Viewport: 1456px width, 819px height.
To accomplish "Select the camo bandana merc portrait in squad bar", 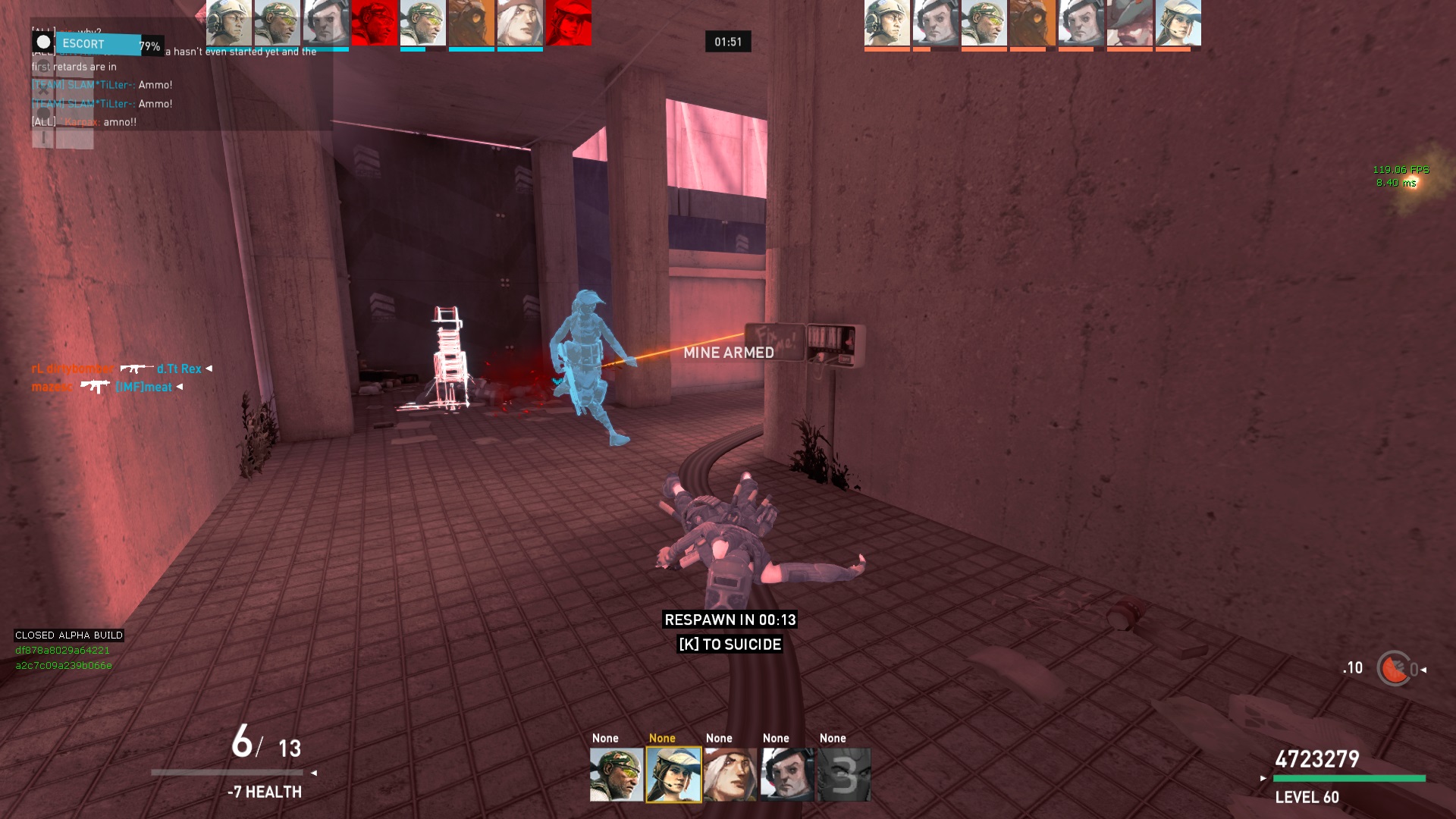I will click(617, 774).
